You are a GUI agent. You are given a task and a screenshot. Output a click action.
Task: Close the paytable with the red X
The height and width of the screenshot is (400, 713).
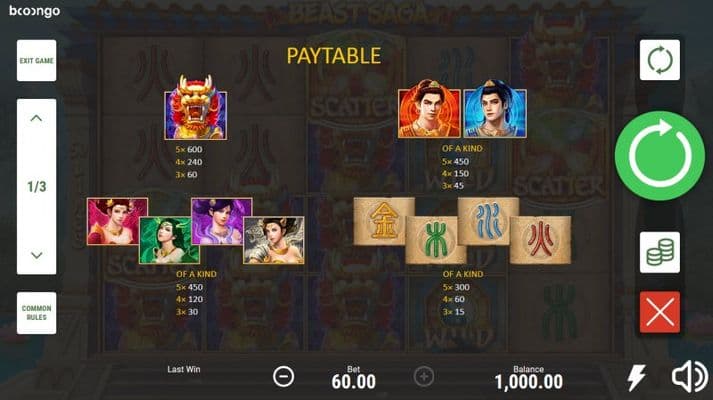click(x=659, y=312)
